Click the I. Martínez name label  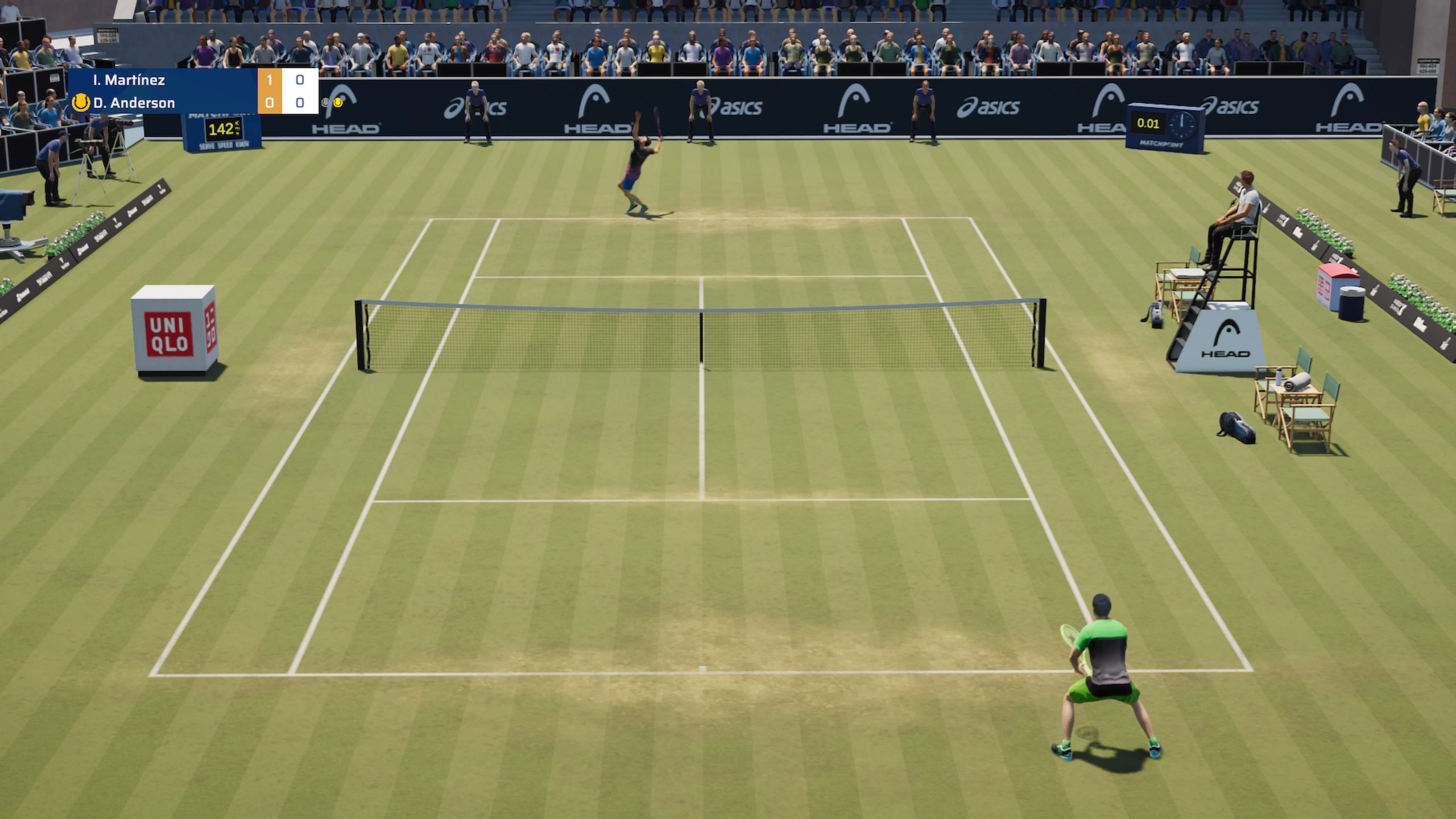tap(130, 80)
